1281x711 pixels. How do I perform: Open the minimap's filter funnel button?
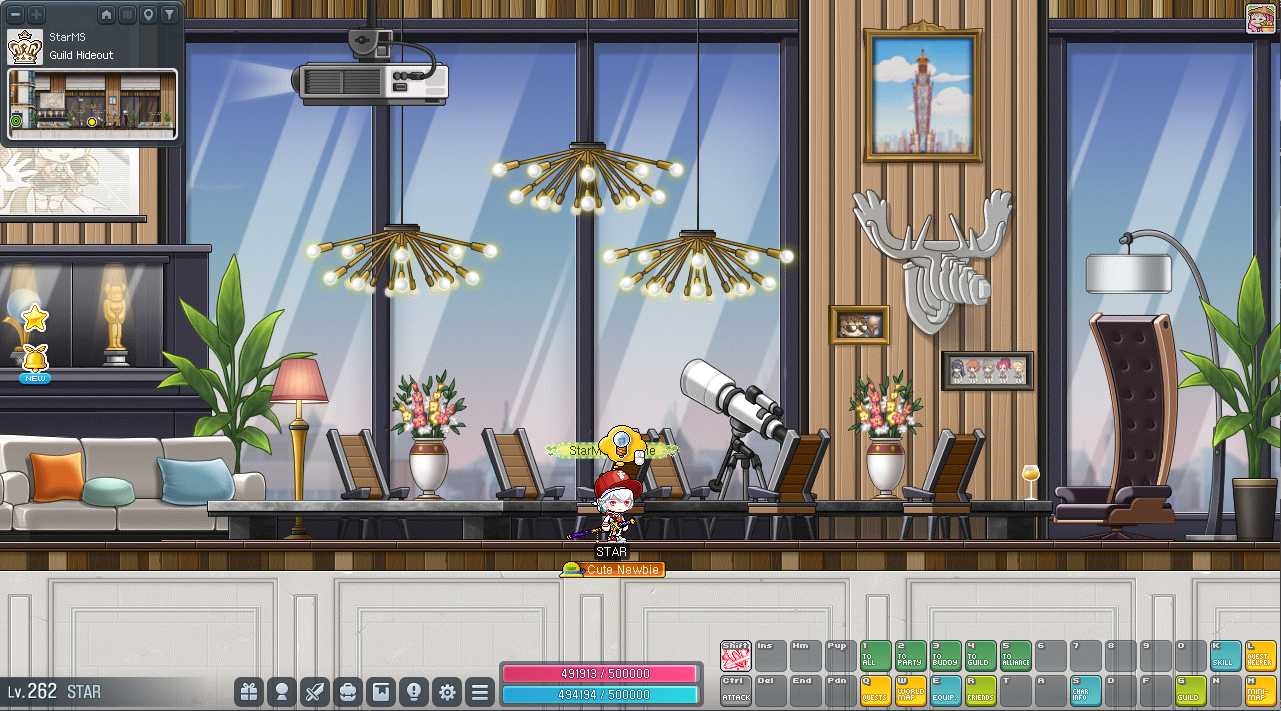(x=169, y=15)
